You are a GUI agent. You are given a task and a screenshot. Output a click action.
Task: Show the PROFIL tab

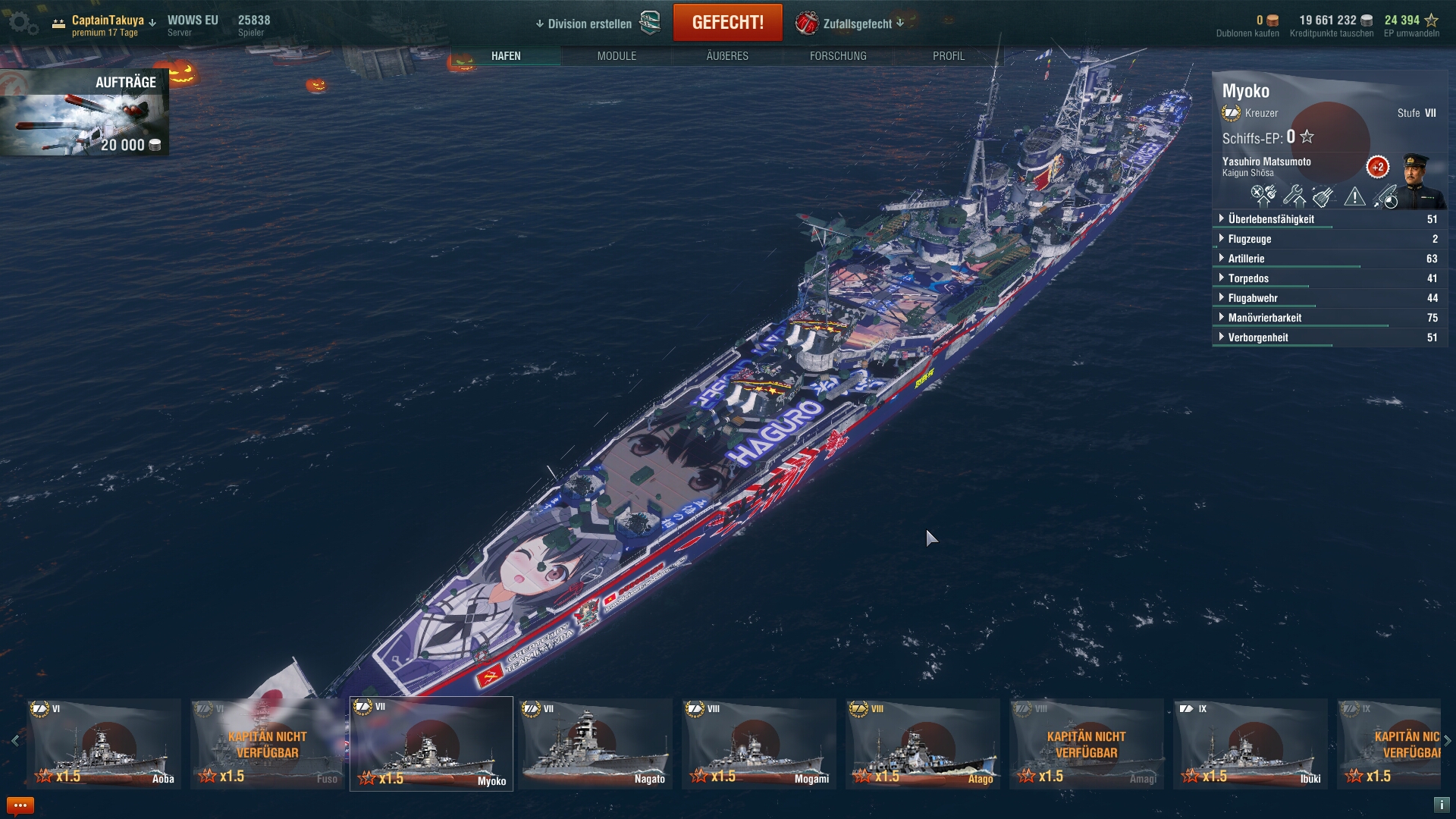(949, 56)
